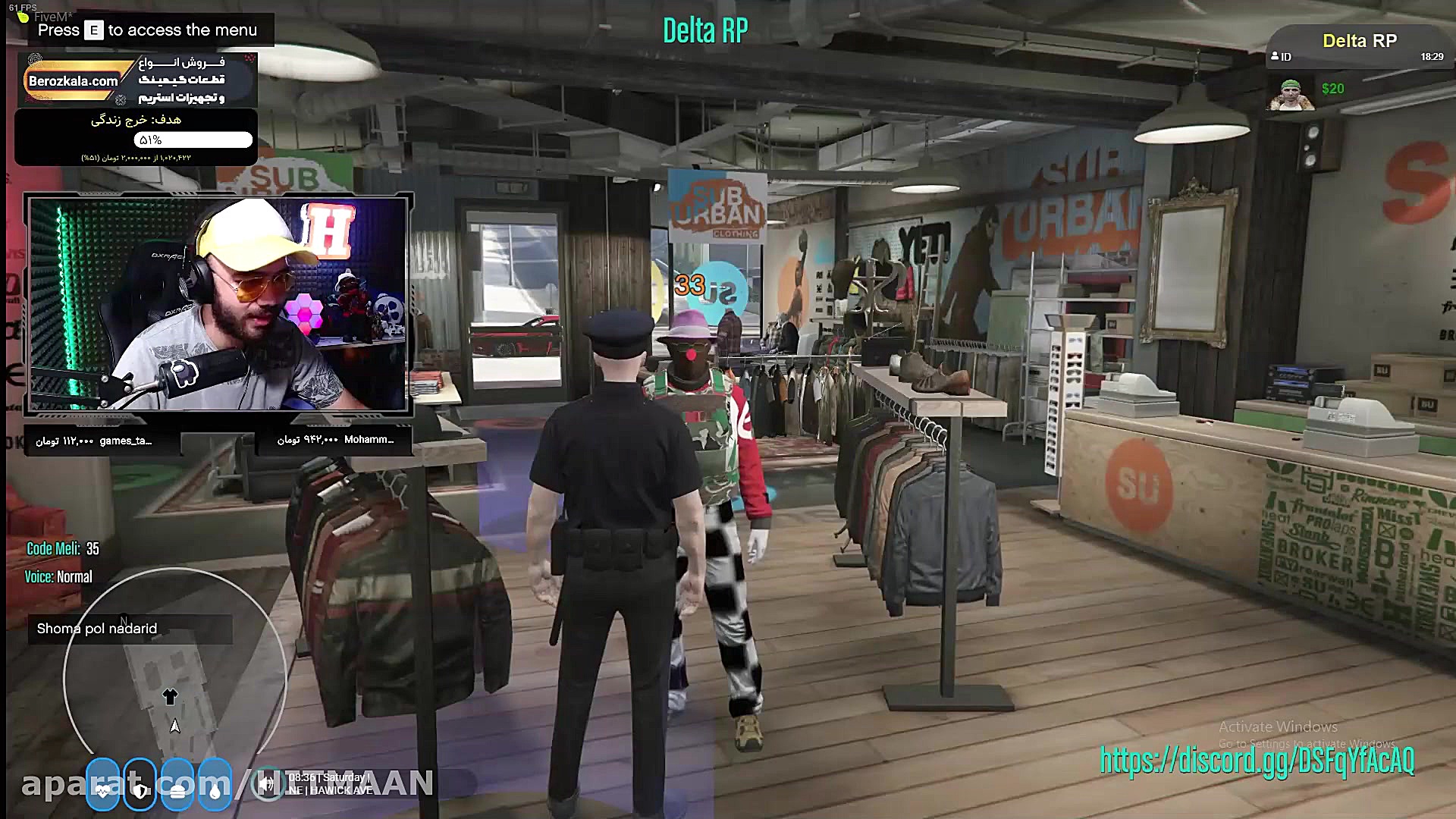Click the water drop thirst status icon
This screenshot has height=819, width=1456.
point(215,789)
